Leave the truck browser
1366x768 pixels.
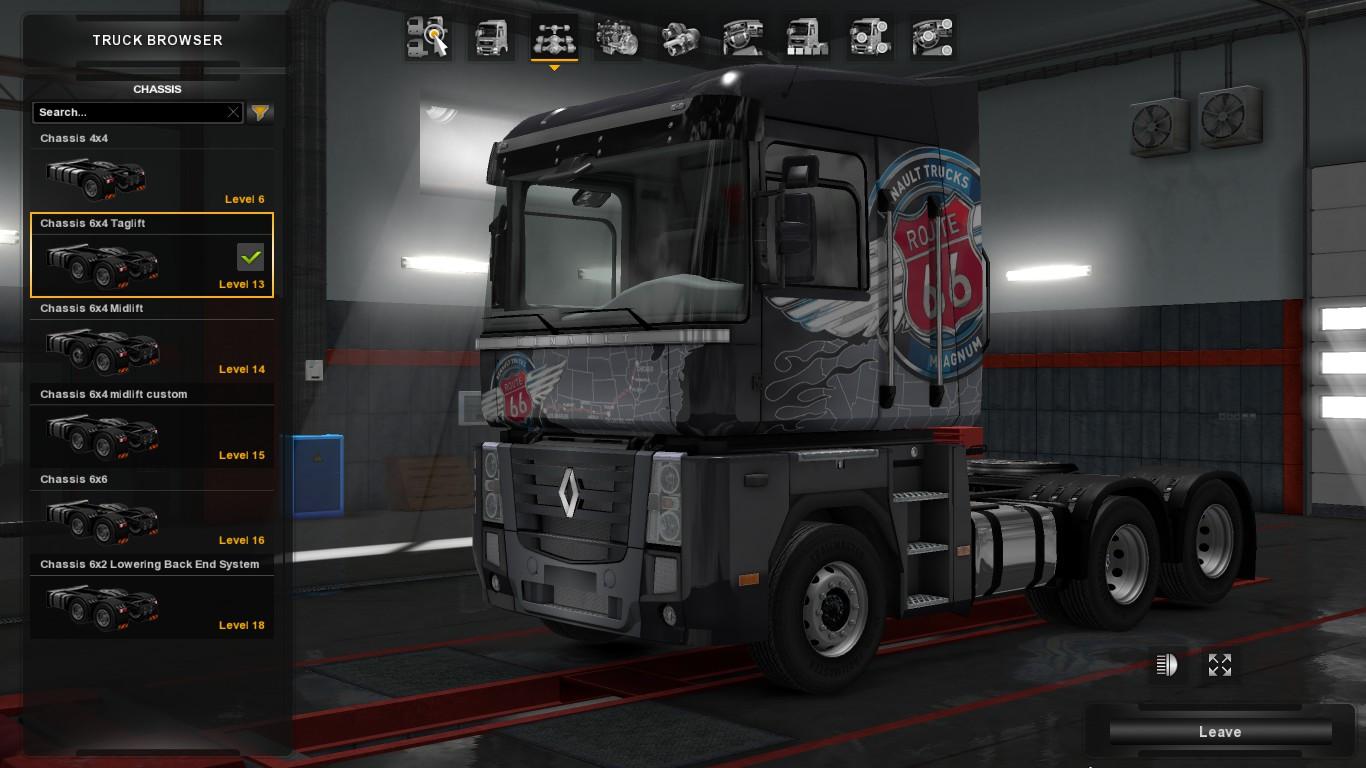tap(1219, 732)
